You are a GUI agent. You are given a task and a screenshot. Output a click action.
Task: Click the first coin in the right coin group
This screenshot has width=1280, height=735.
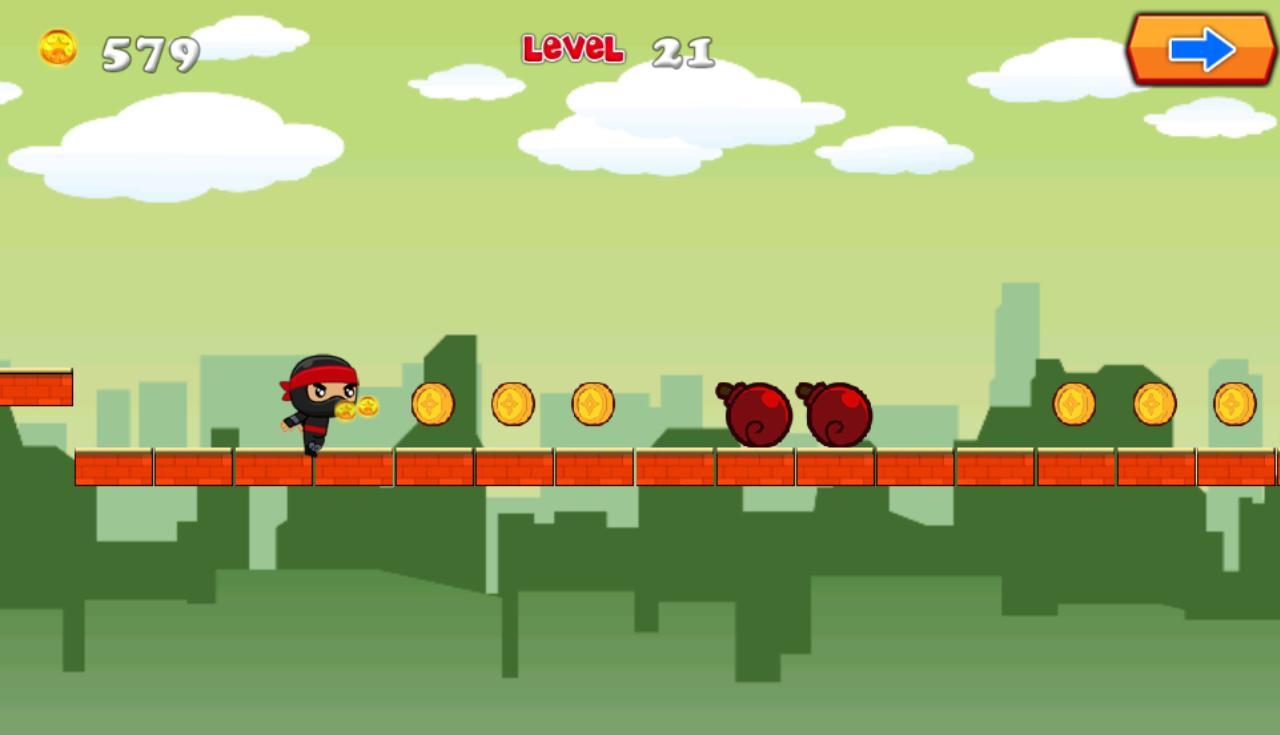pyautogui.click(x=1075, y=404)
